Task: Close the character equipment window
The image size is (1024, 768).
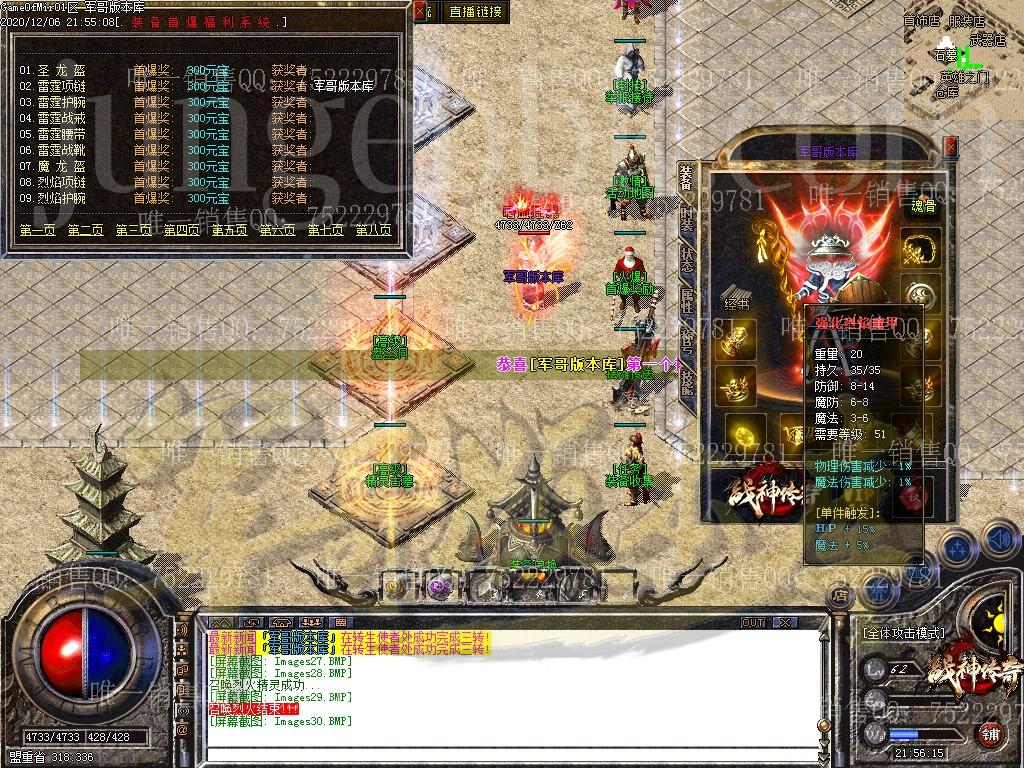Action: (951, 147)
